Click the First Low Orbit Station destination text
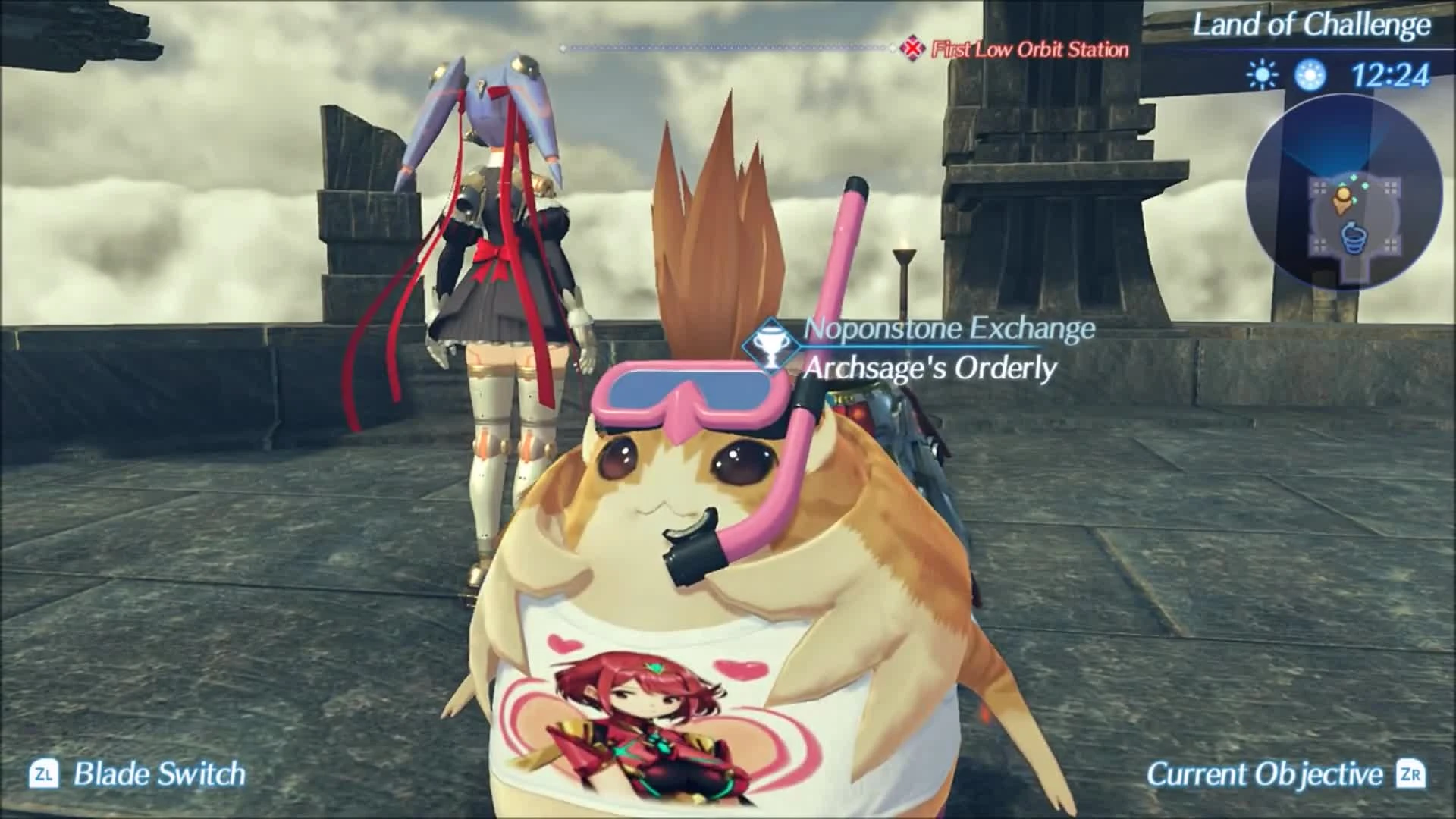This screenshot has width=1456, height=819. point(1028,51)
